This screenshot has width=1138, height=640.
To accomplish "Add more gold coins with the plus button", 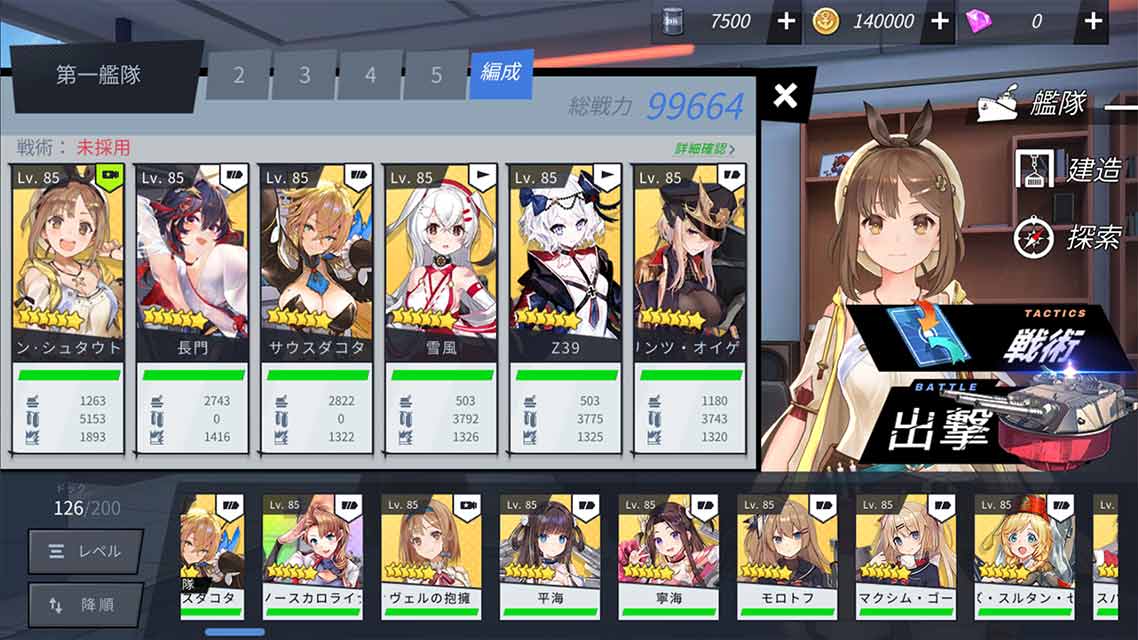I will tap(940, 21).
